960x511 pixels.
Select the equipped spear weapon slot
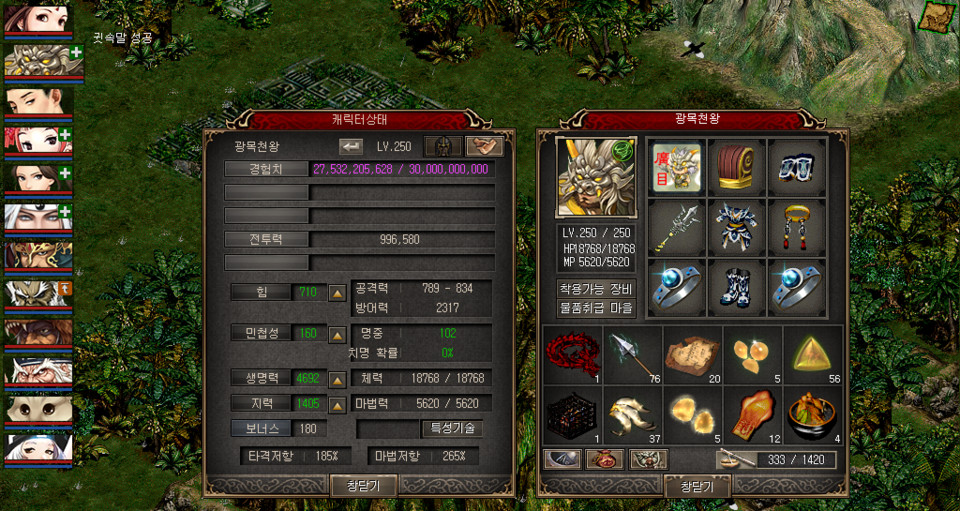[x=676, y=228]
